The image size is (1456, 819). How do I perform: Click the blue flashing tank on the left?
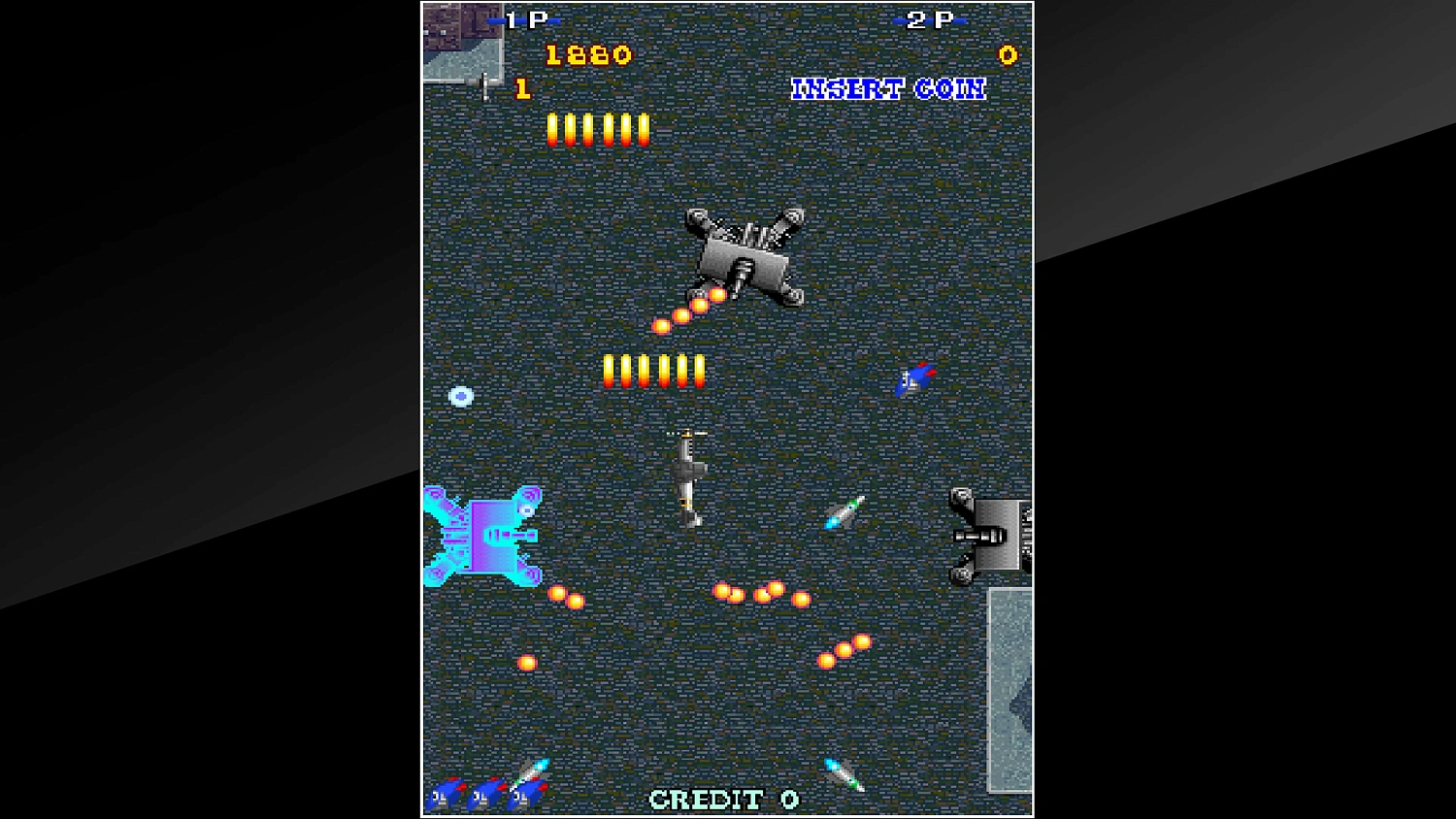coord(483,539)
